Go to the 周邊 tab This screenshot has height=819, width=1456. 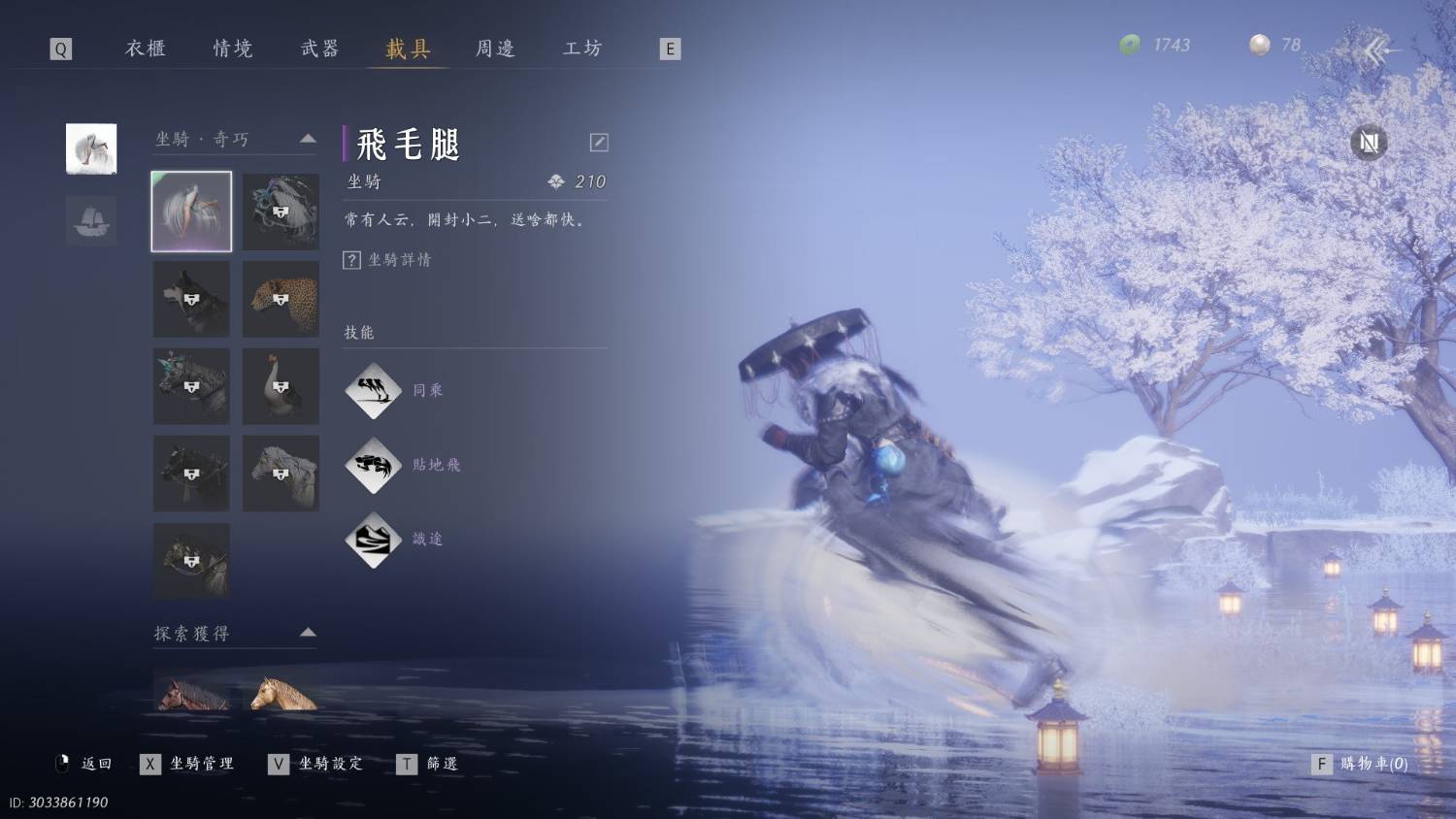pyautogui.click(x=495, y=49)
